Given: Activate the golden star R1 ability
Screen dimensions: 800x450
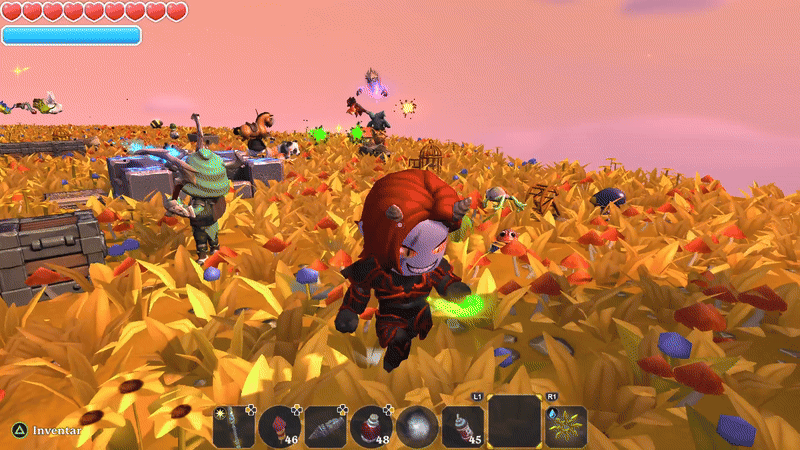Looking at the screenshot, I should coord(566,426).
